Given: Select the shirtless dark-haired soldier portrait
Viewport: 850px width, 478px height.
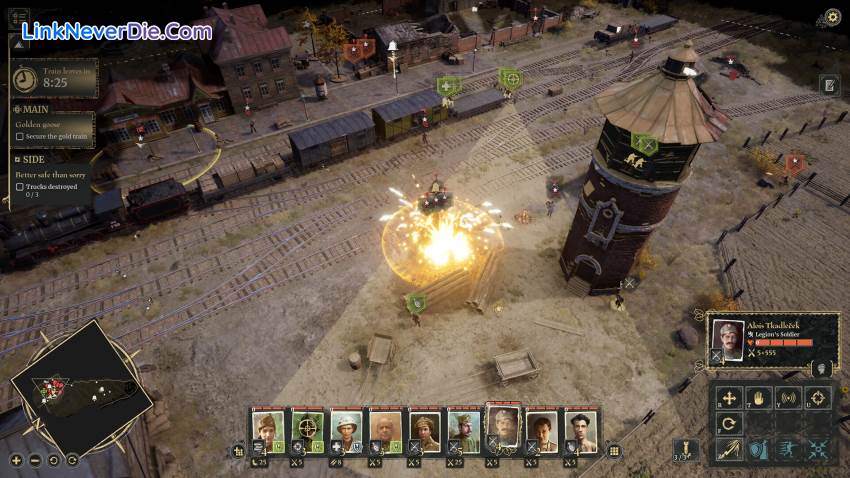Looking at the screenshot, I should pyautogui.click(x=580, y=431).
